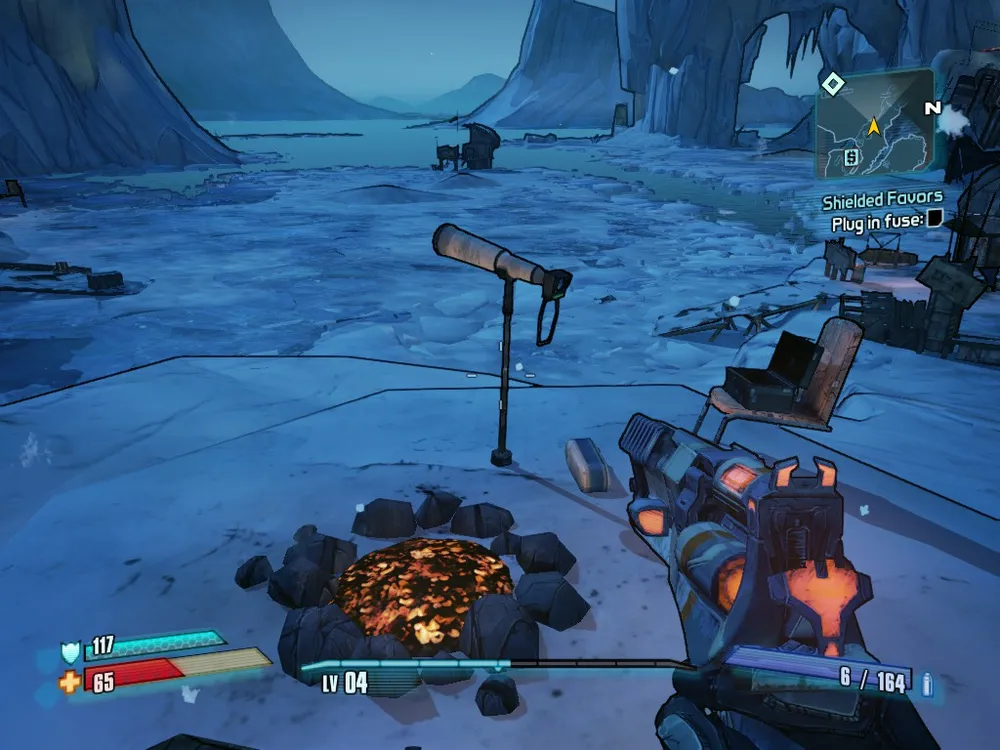Screen dimensions: 1000x750
Task: Click the blue shield icon
Action: [x=70, y=653]
